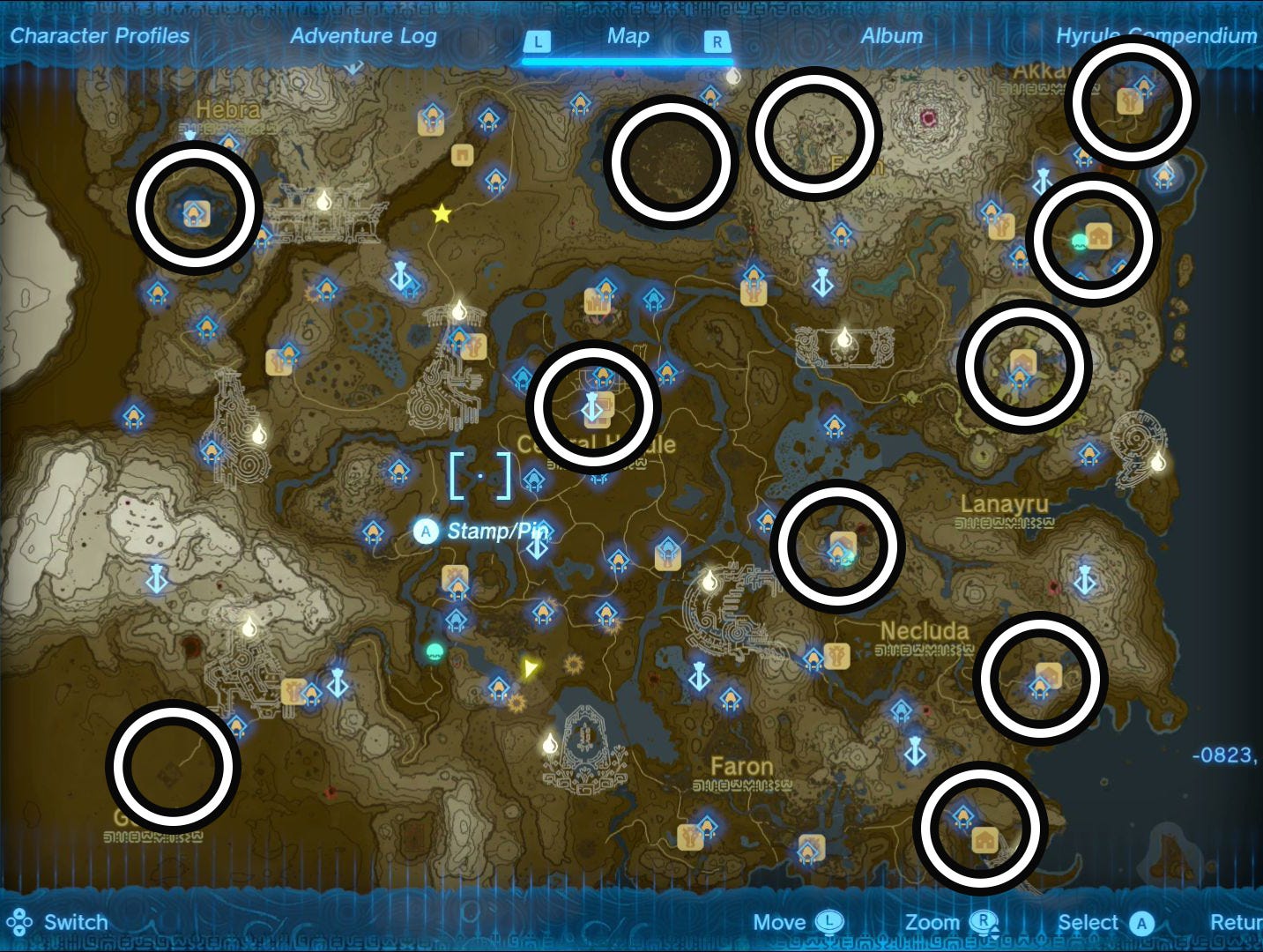Switch to the Adventure Log tab

coord(363,36)
